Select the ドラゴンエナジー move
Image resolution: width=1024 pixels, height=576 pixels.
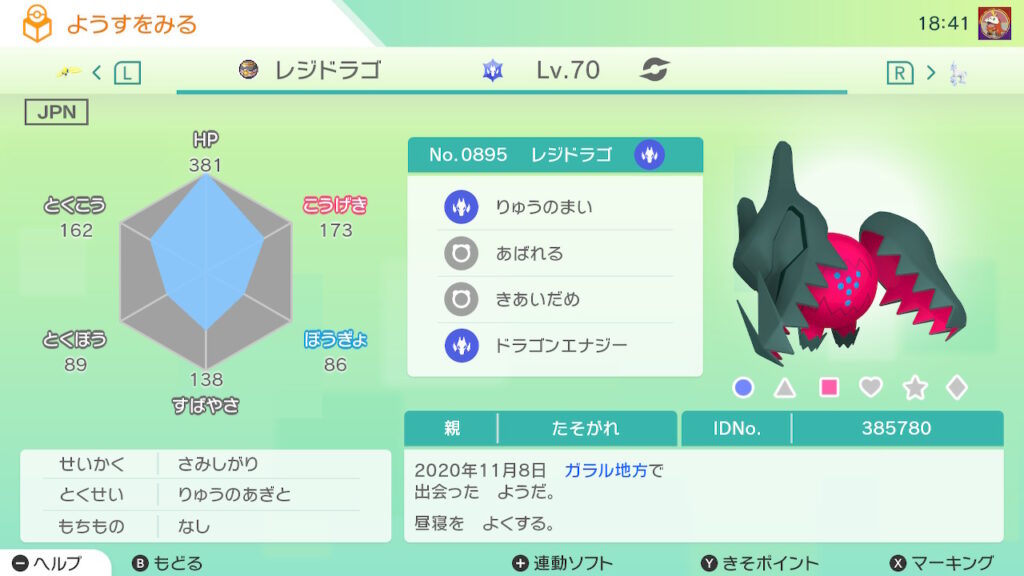click(x=555, y=345)
